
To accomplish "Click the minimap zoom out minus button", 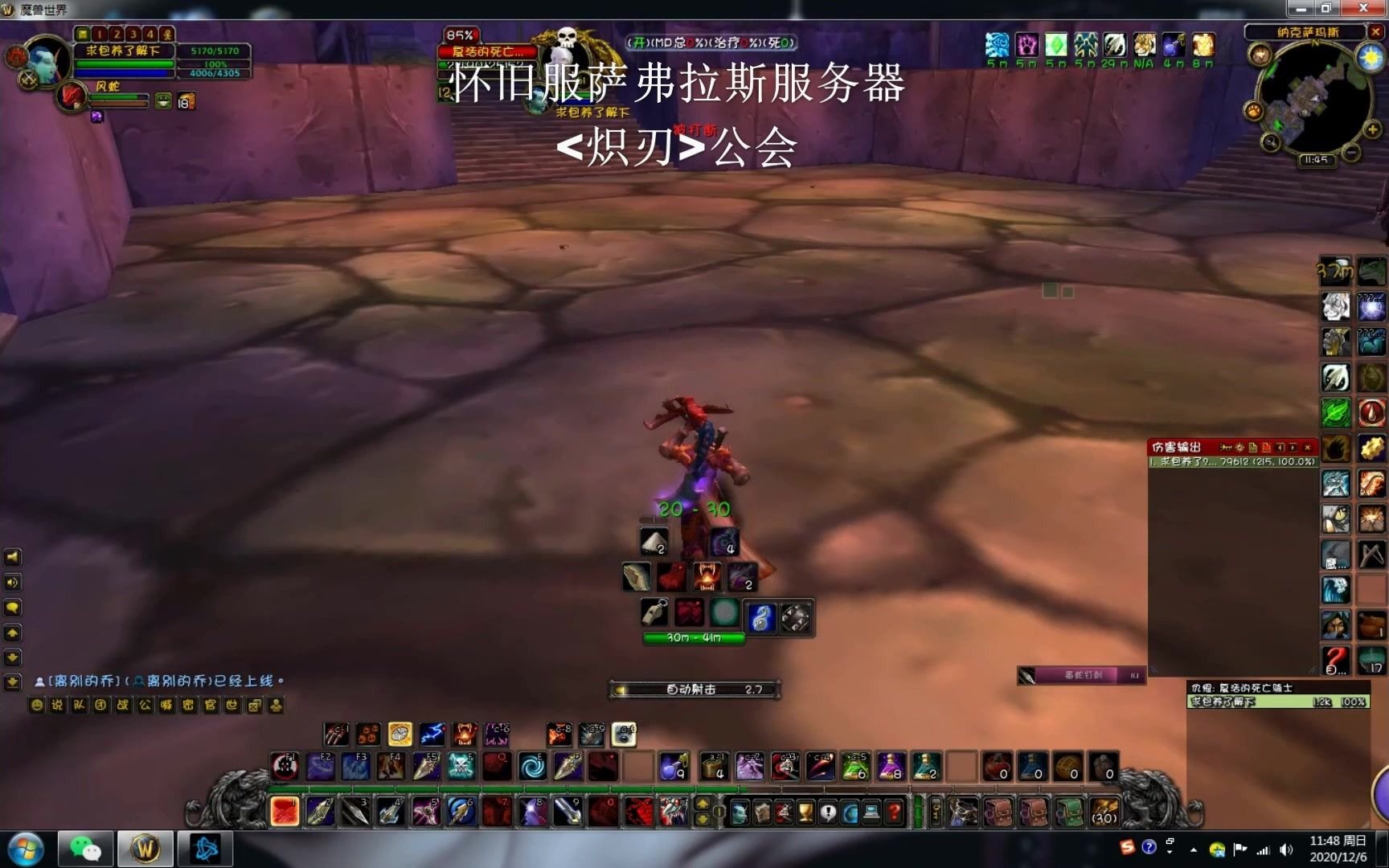I will (1350, 152).
